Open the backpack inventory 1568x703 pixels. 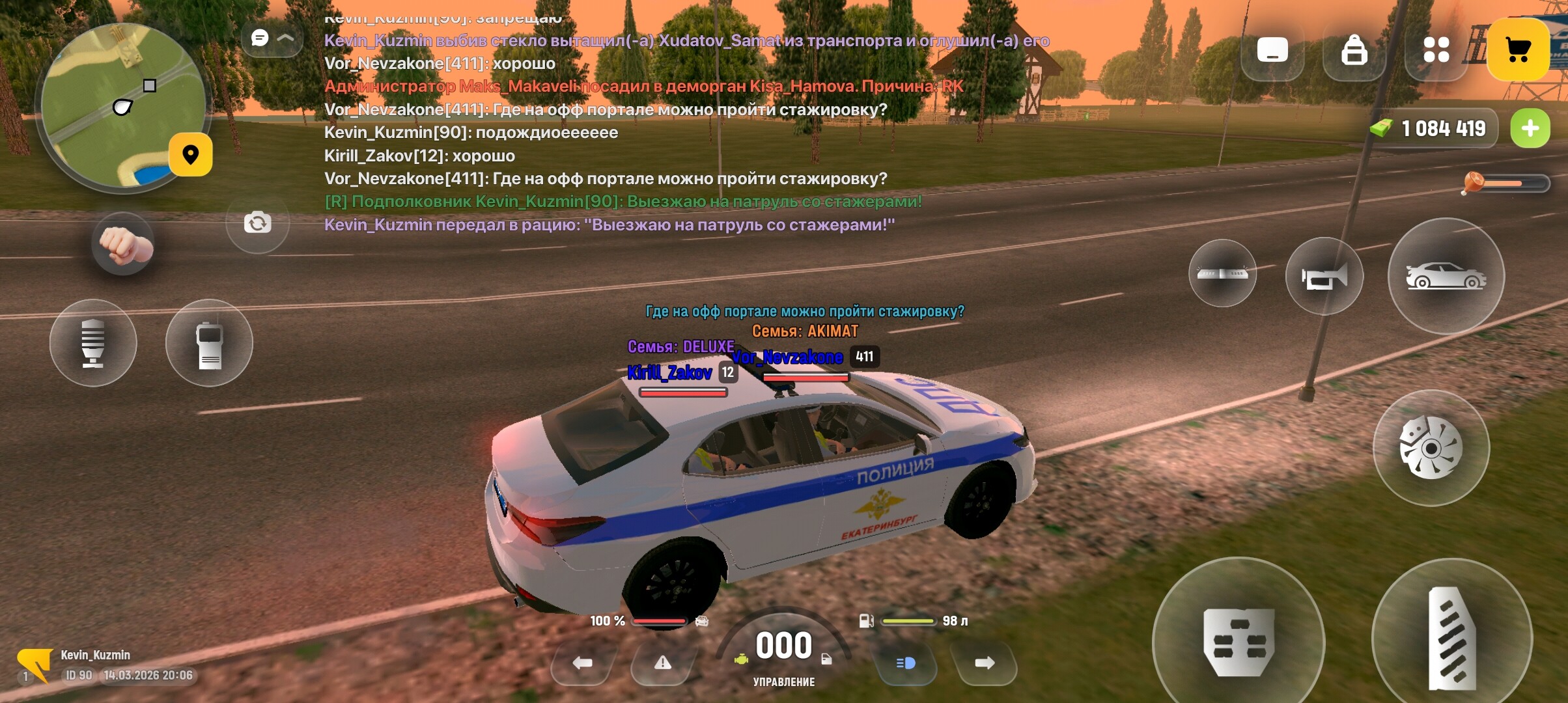(x=1354, y=49)
